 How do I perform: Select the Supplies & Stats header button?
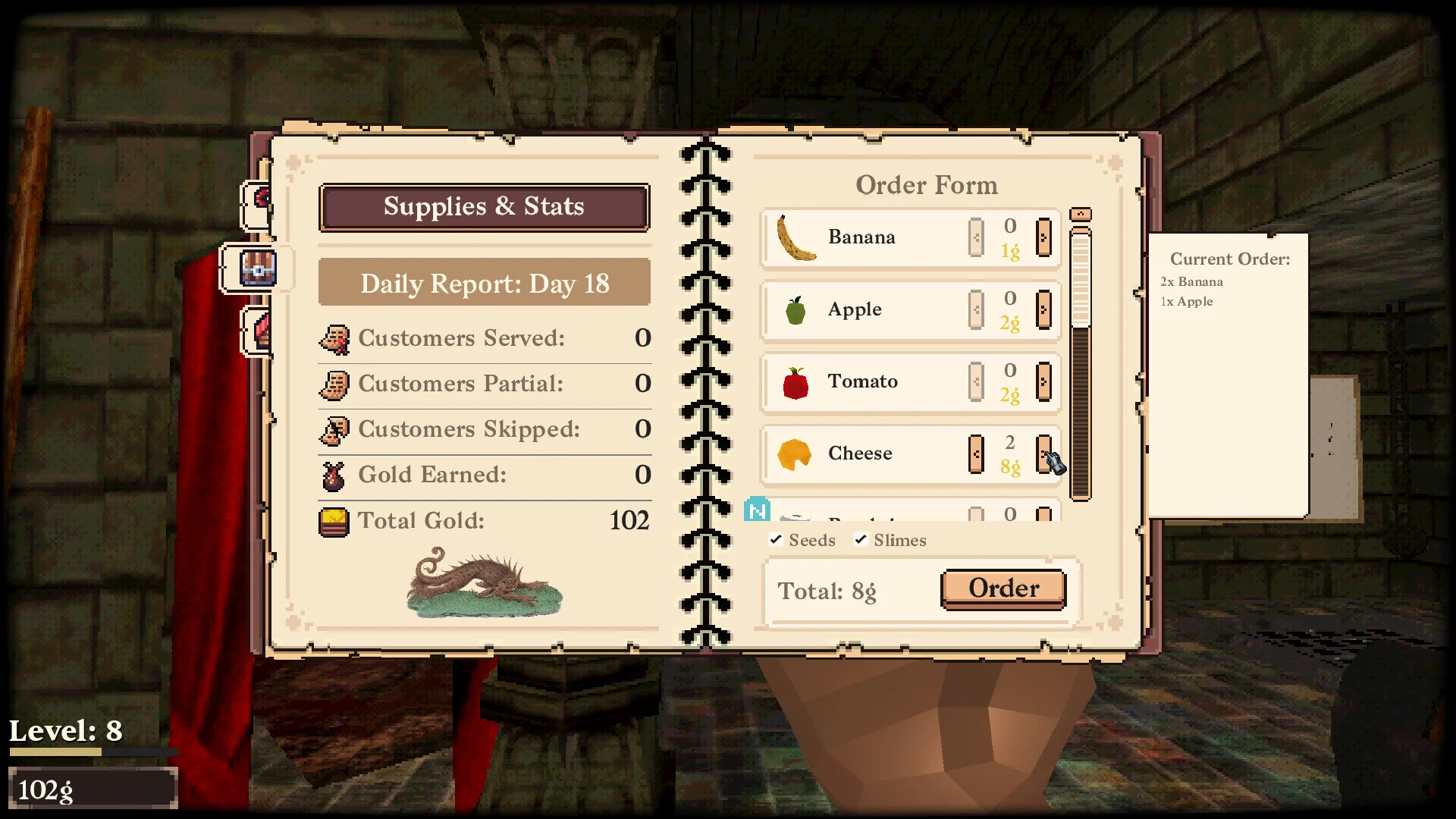(x=484, y=207)
